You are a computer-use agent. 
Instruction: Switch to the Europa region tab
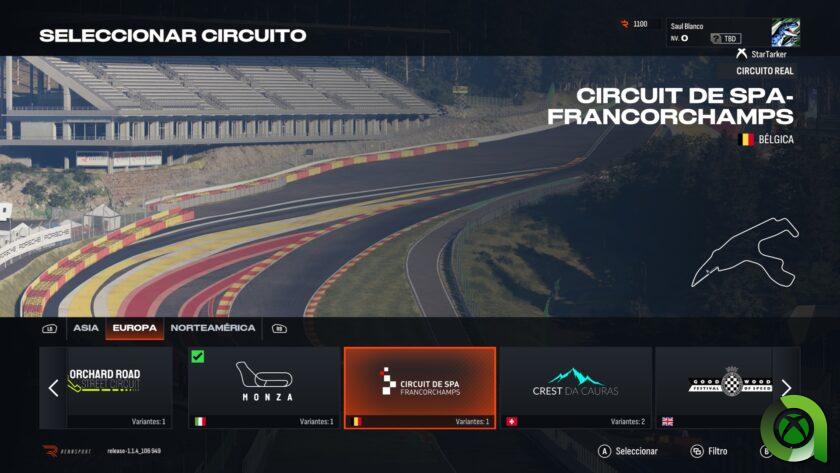click(x=134, y=328)
